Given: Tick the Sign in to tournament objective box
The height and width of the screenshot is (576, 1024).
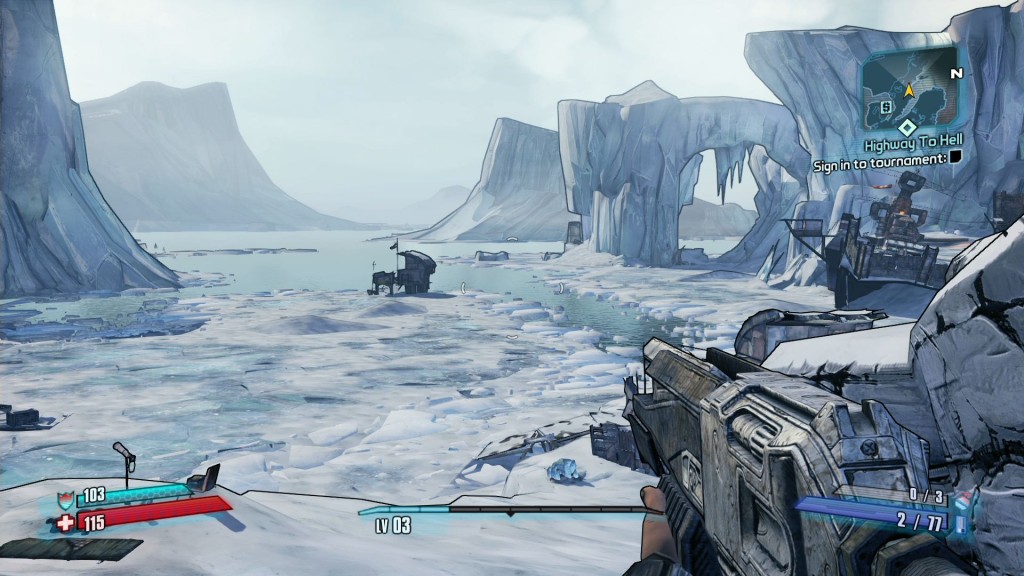Looking at the screenshot, I should point(955,160).
